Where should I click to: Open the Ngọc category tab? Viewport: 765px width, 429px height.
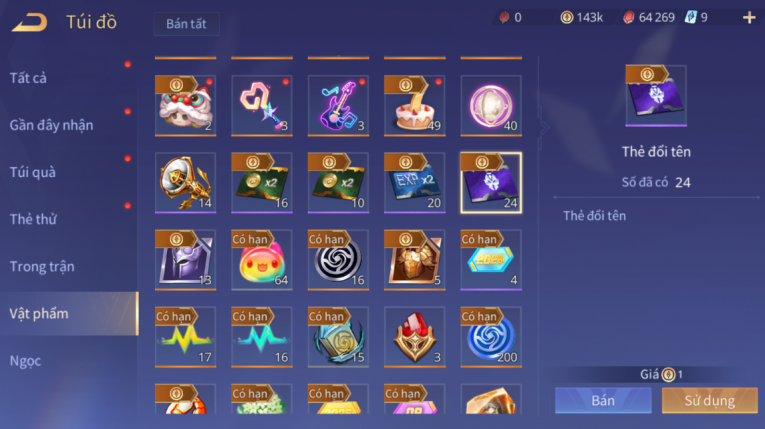(26, 361)
